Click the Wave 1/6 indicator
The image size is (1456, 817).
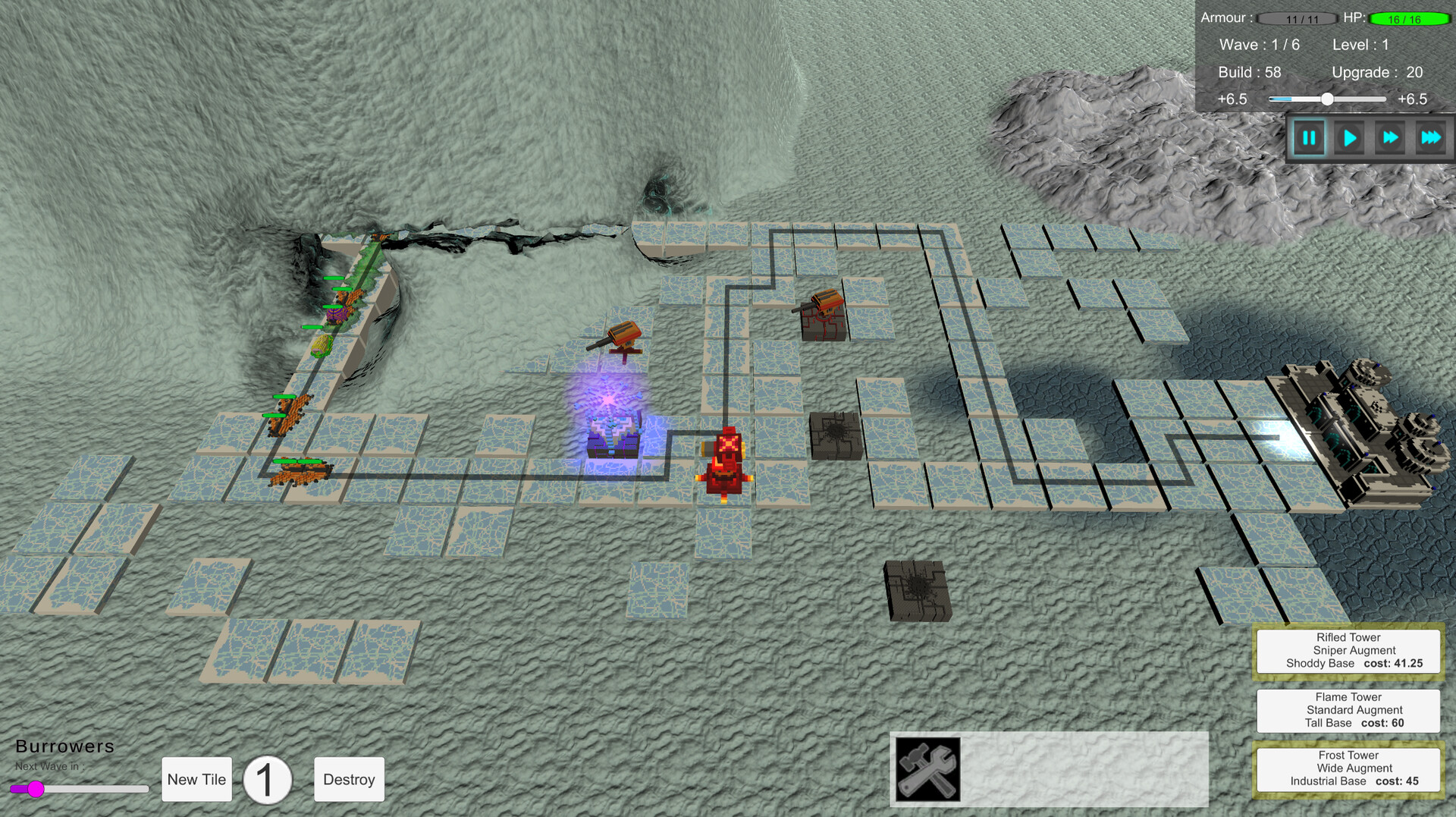[x=1260, y=44]
